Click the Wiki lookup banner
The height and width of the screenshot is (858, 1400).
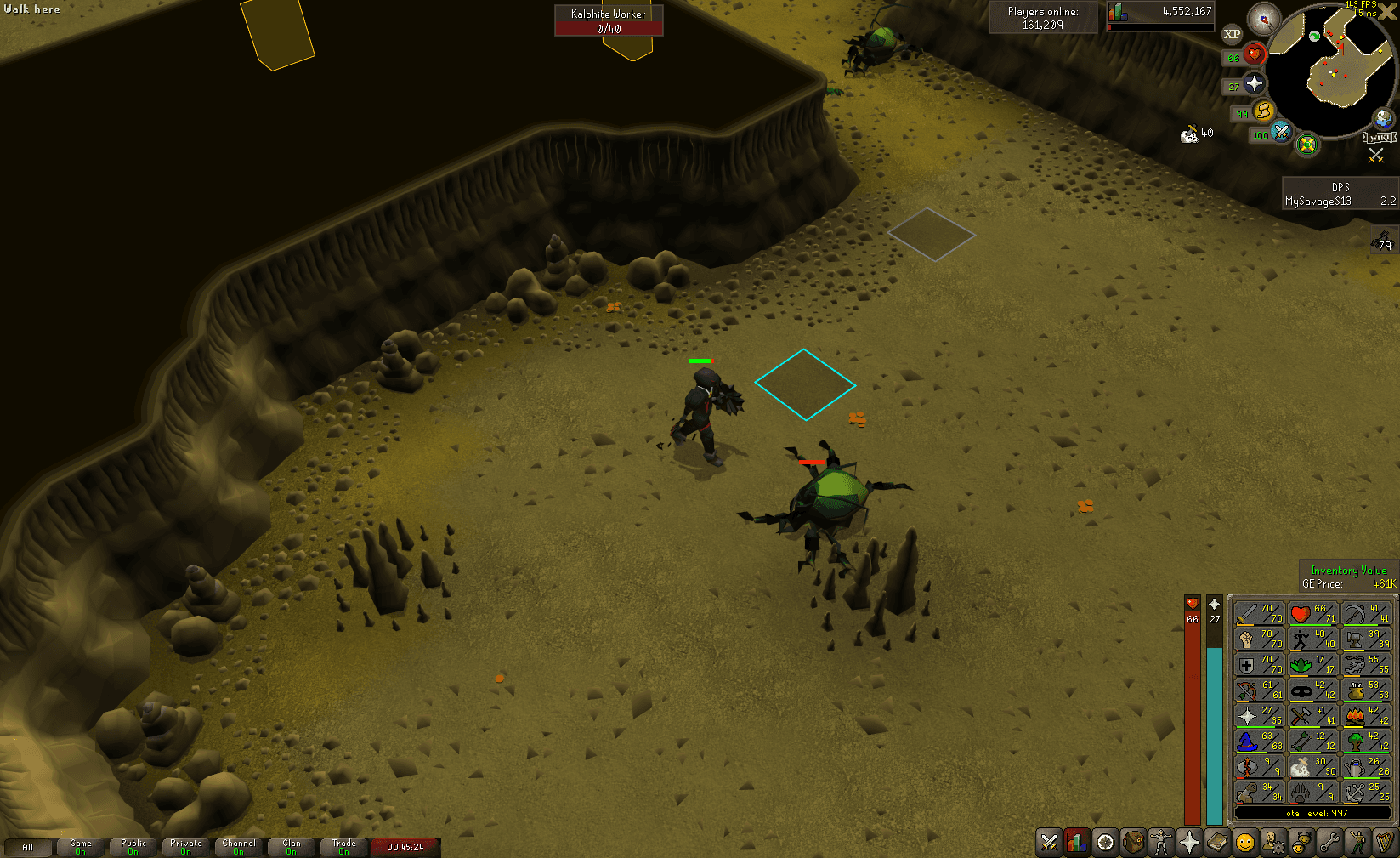(x=1380, y=138)
